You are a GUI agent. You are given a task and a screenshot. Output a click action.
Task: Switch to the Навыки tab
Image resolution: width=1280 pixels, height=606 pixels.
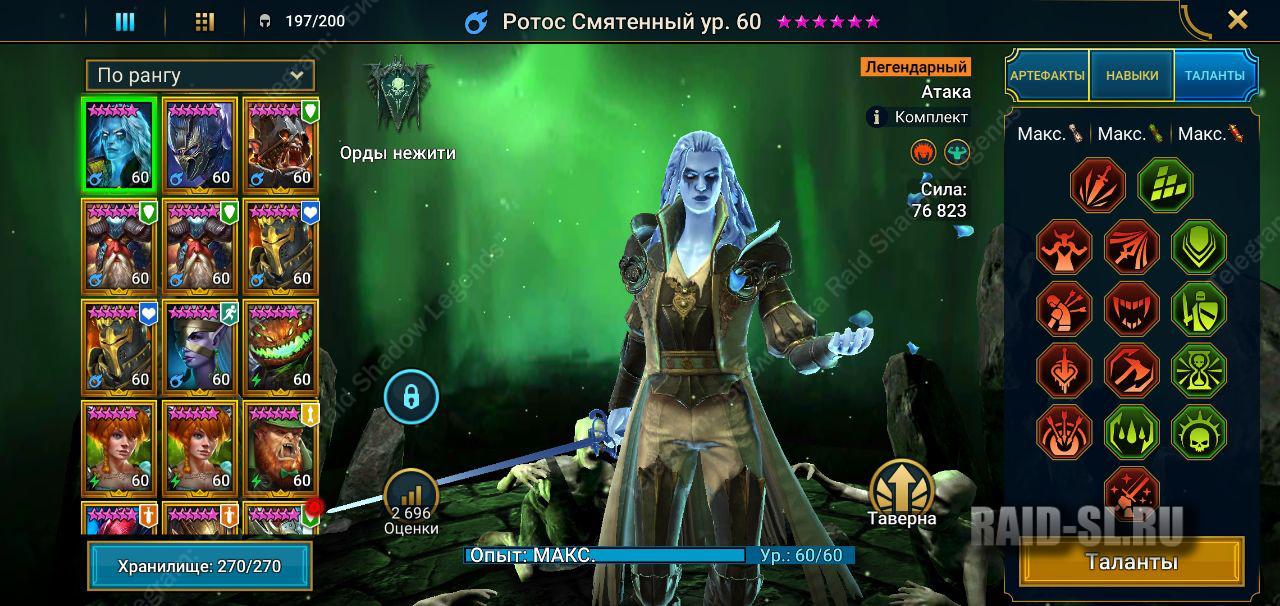pos(1132,75)
